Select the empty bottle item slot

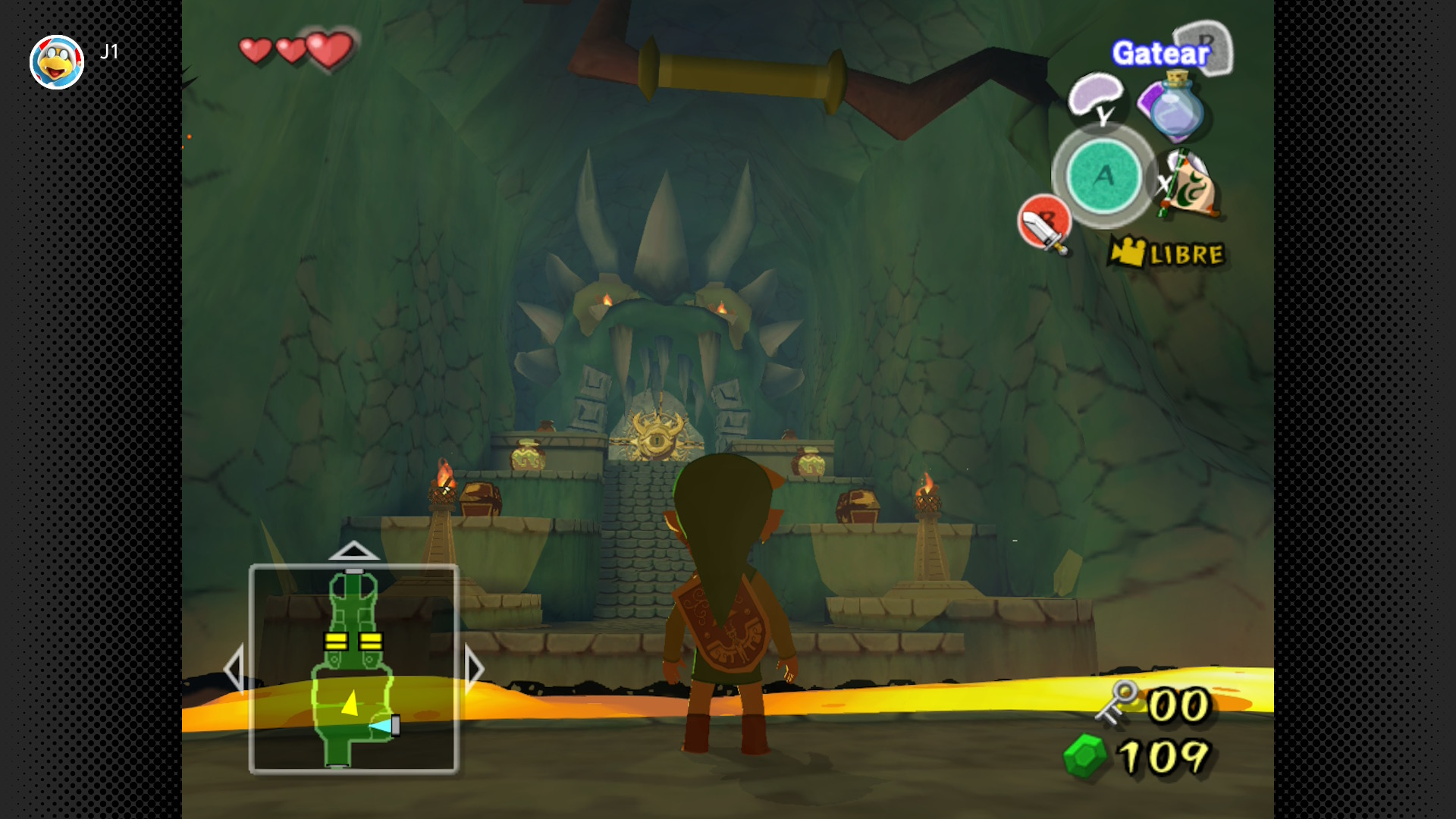[x=1175, y=108]
